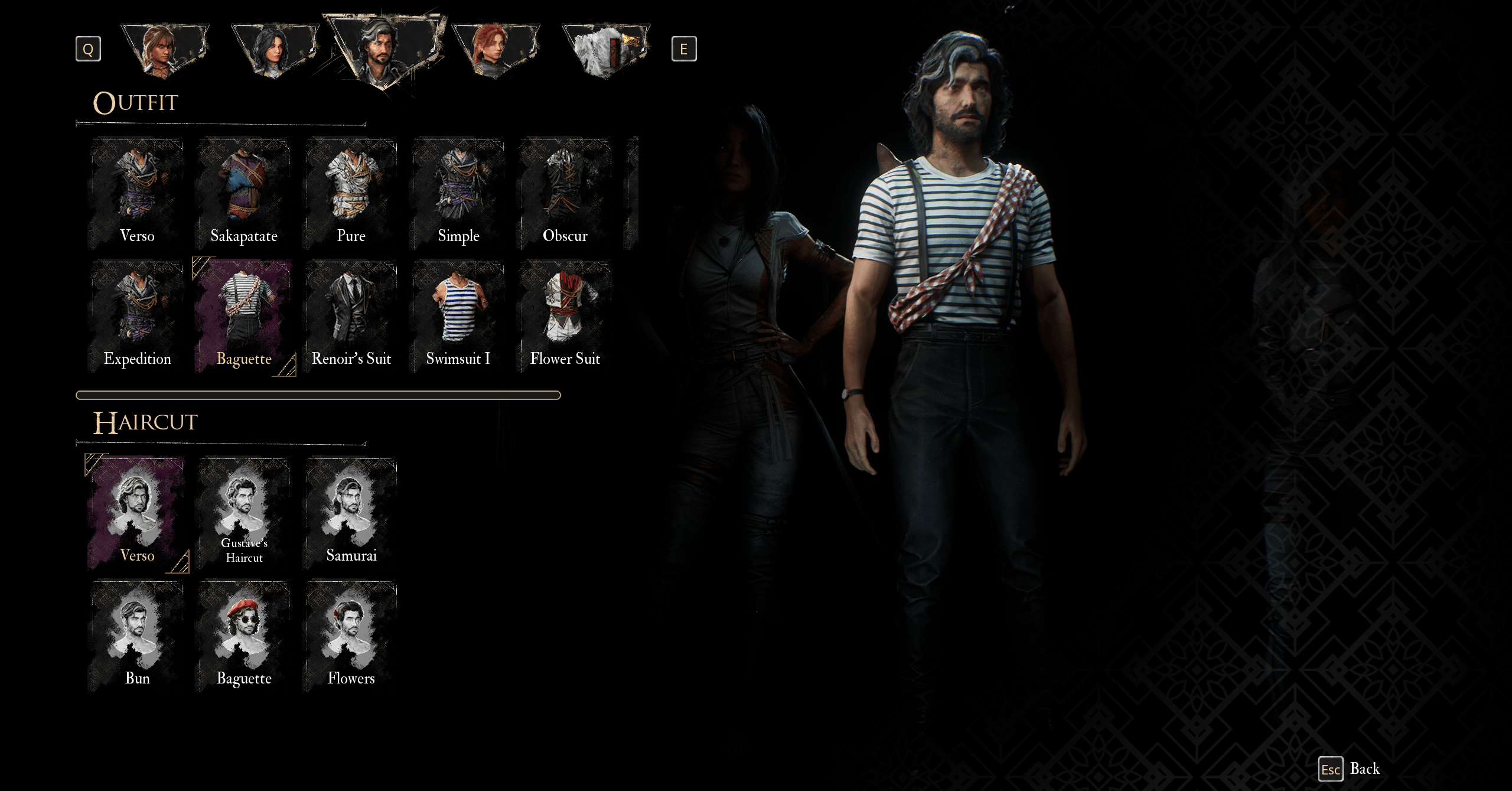Select the Samurai haircut
The height and width of the screenshot is (791, 1512).
(x=351, y=514)
